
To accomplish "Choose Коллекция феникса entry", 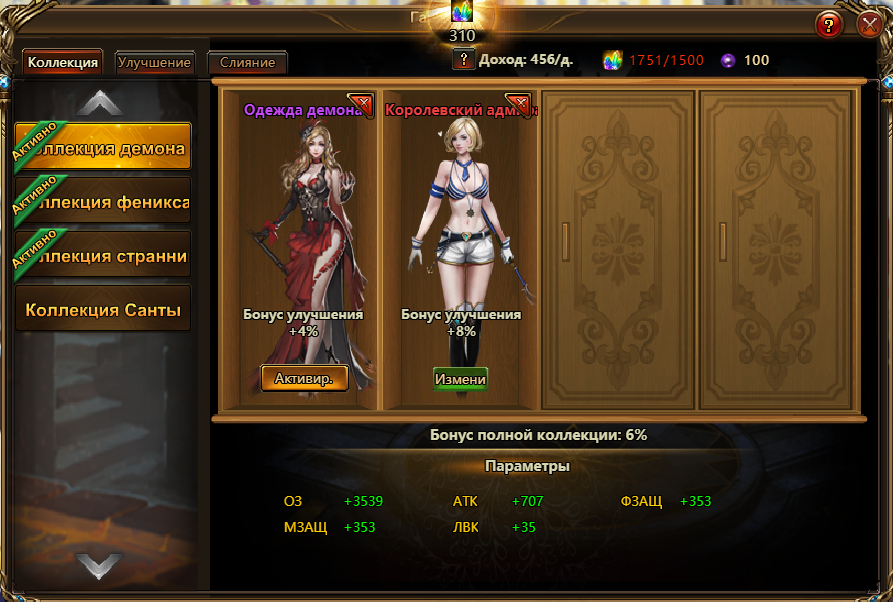I will 104,203.
